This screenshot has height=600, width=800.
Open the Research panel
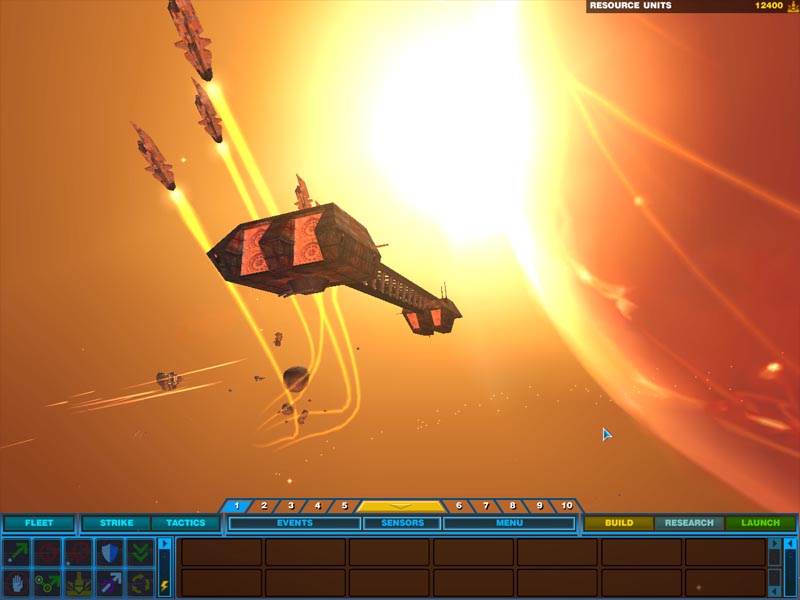(x=689, y=523)
